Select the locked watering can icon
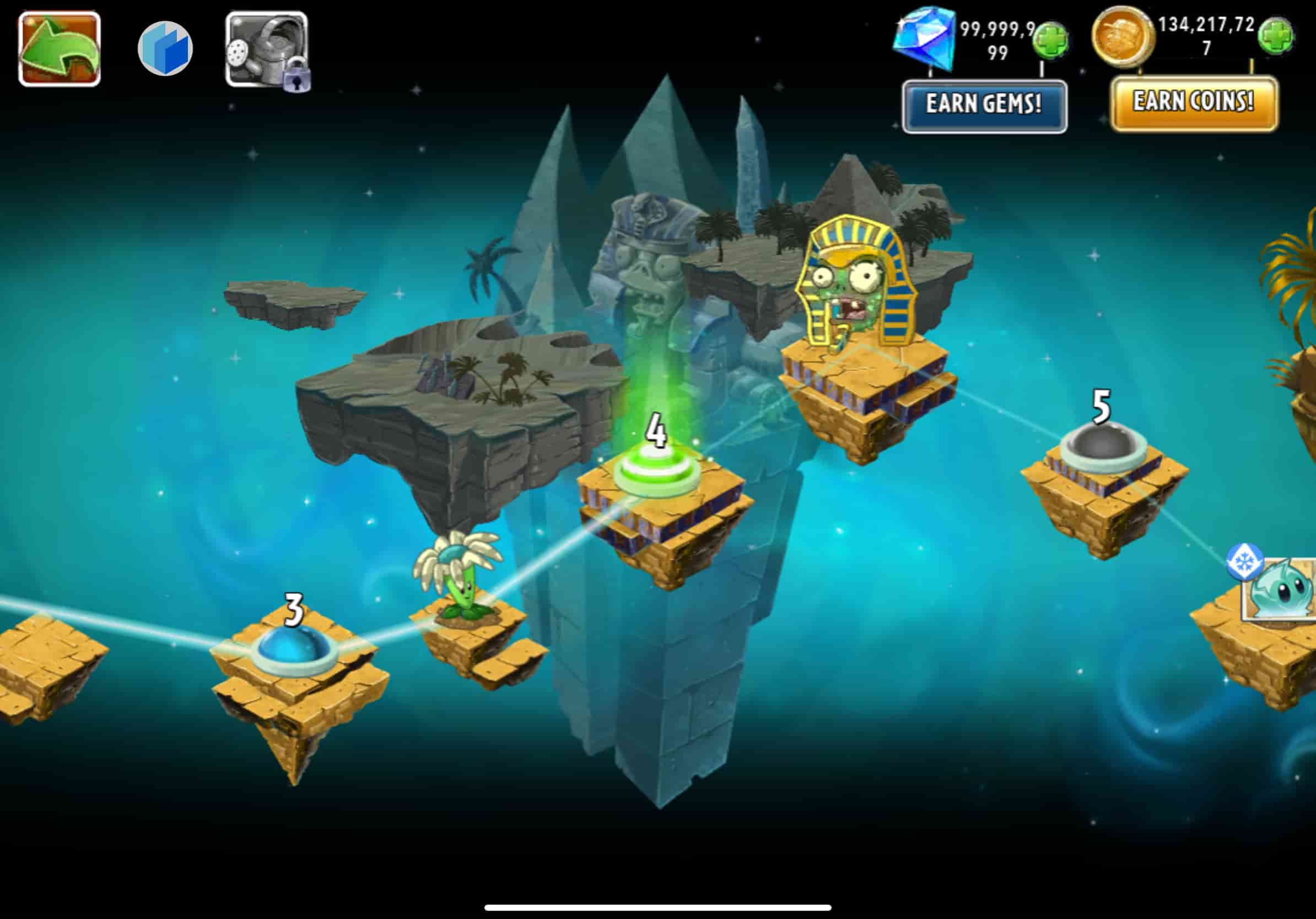Image resolution: width=1316 pixels, height=919 pixels. click(267, 50)
